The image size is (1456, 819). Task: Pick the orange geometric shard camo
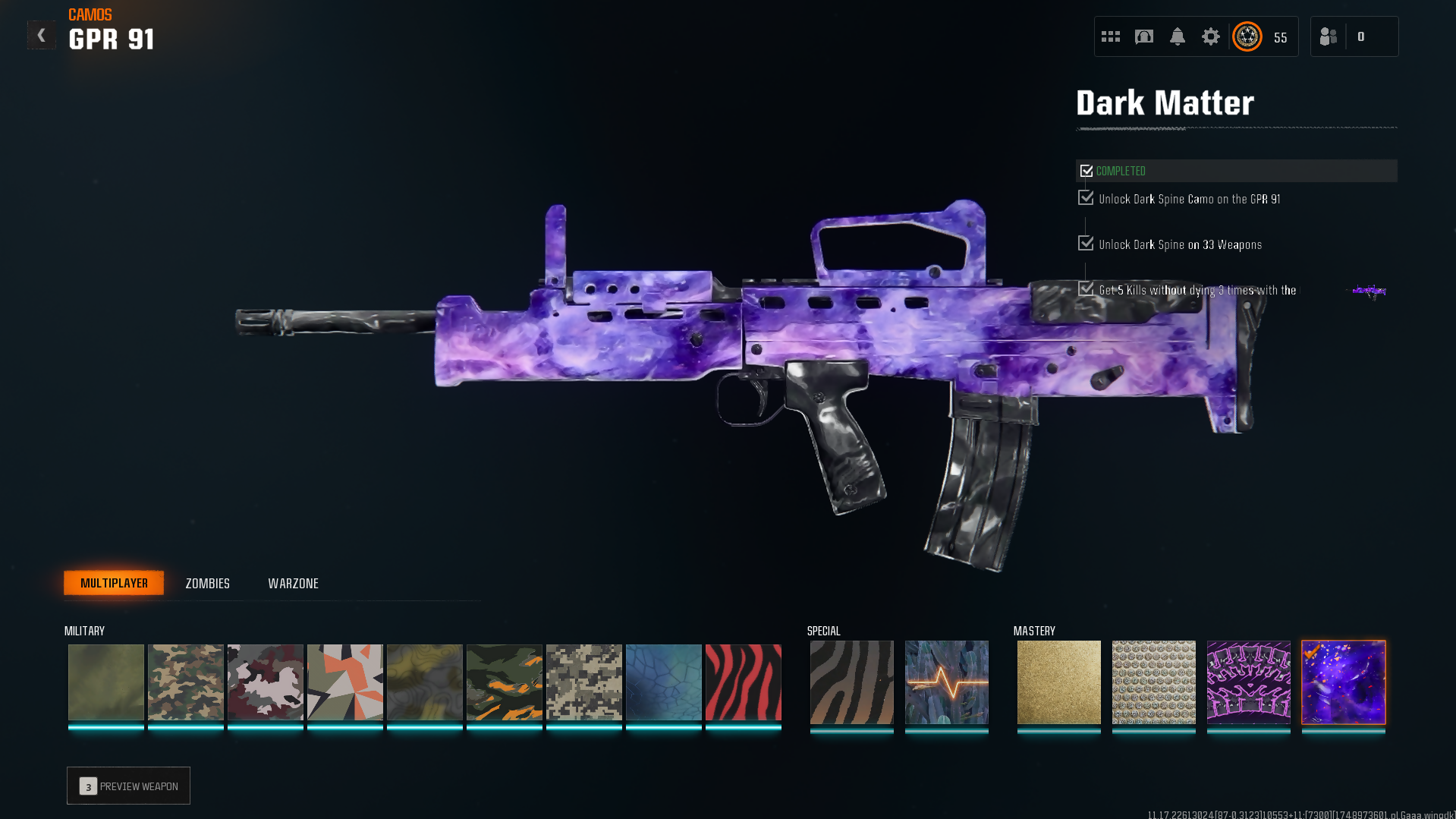(x=344, y=682)
